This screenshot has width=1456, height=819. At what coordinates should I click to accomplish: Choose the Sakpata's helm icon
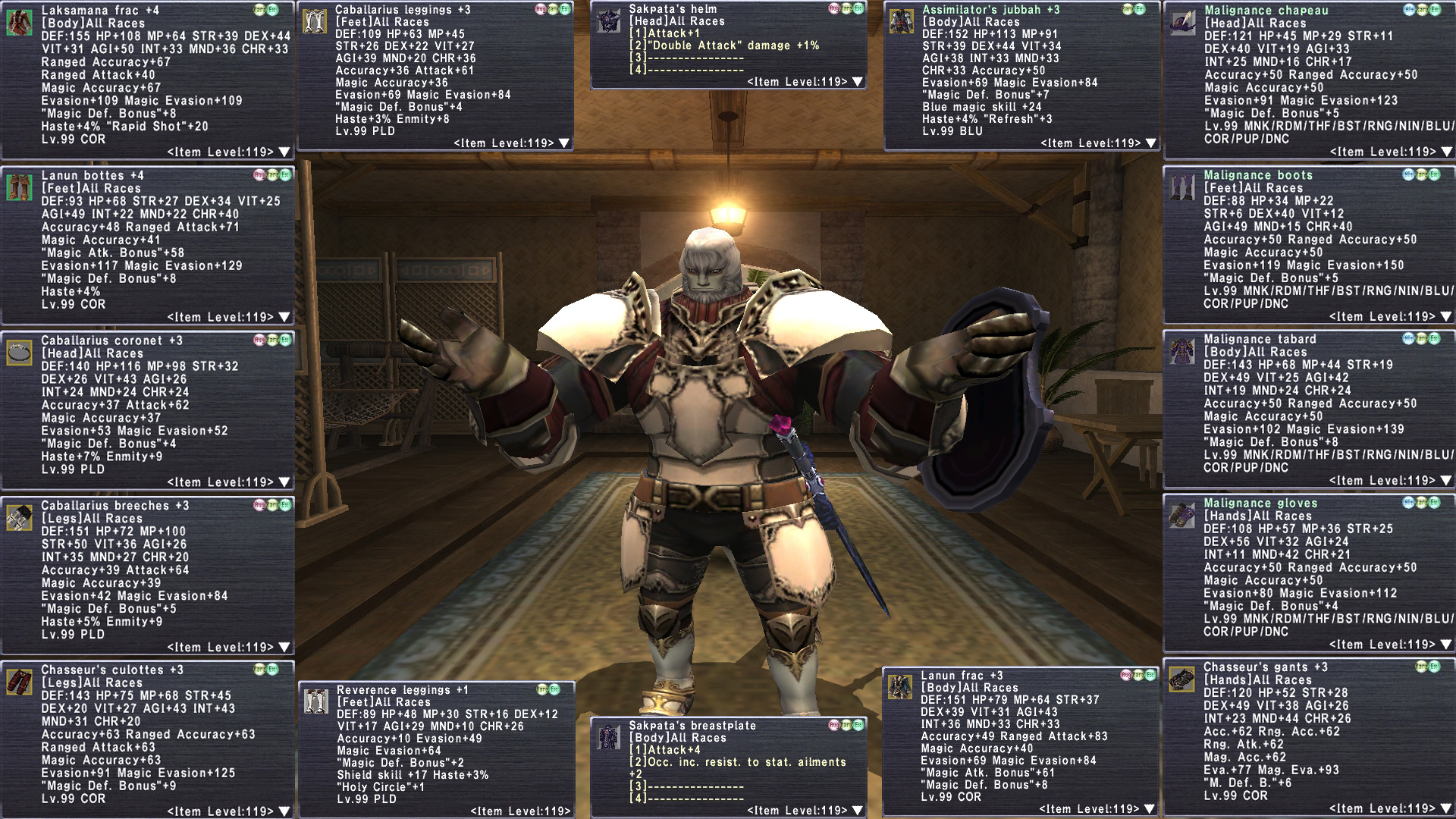(x=608, y=21)
